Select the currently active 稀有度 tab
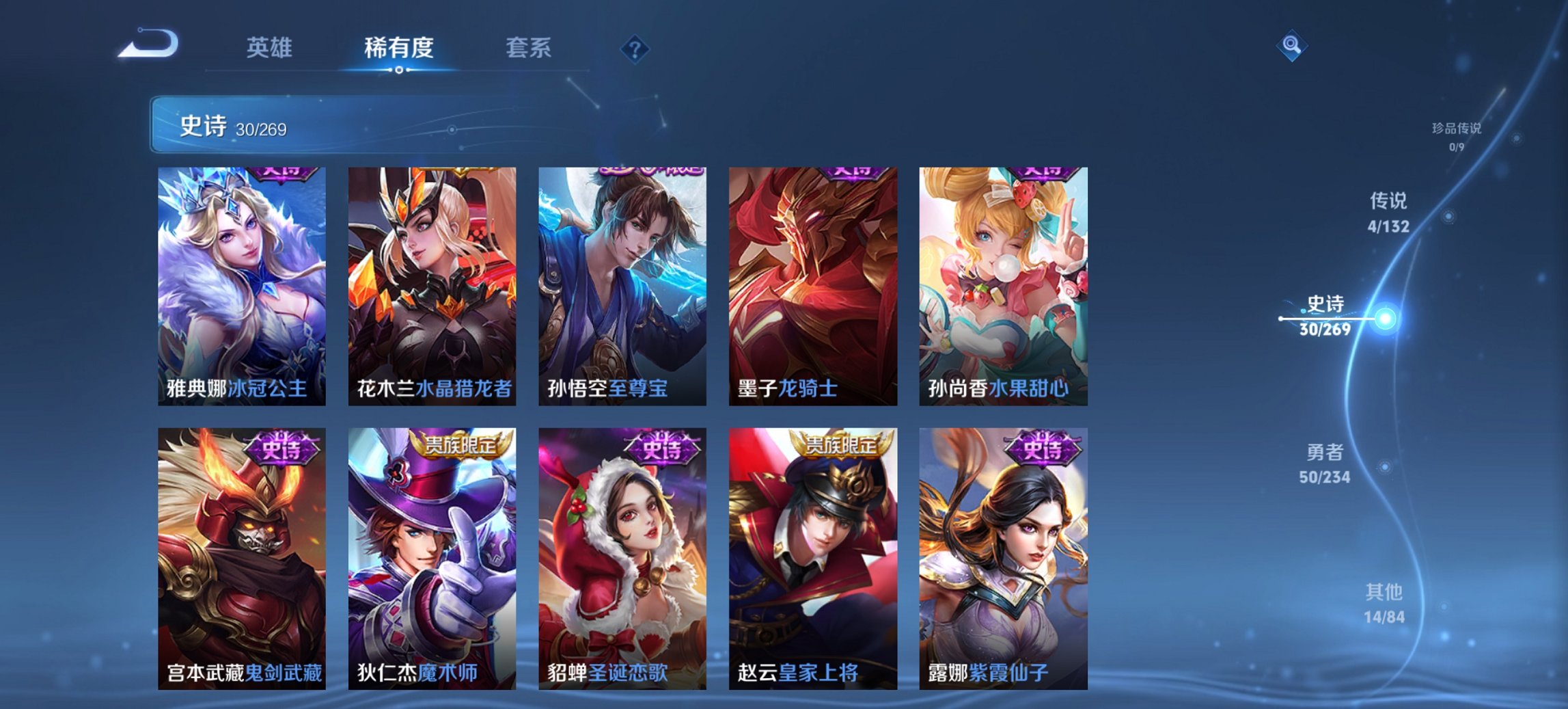This screenshot has height=709, width=1568. click(399, 49)
